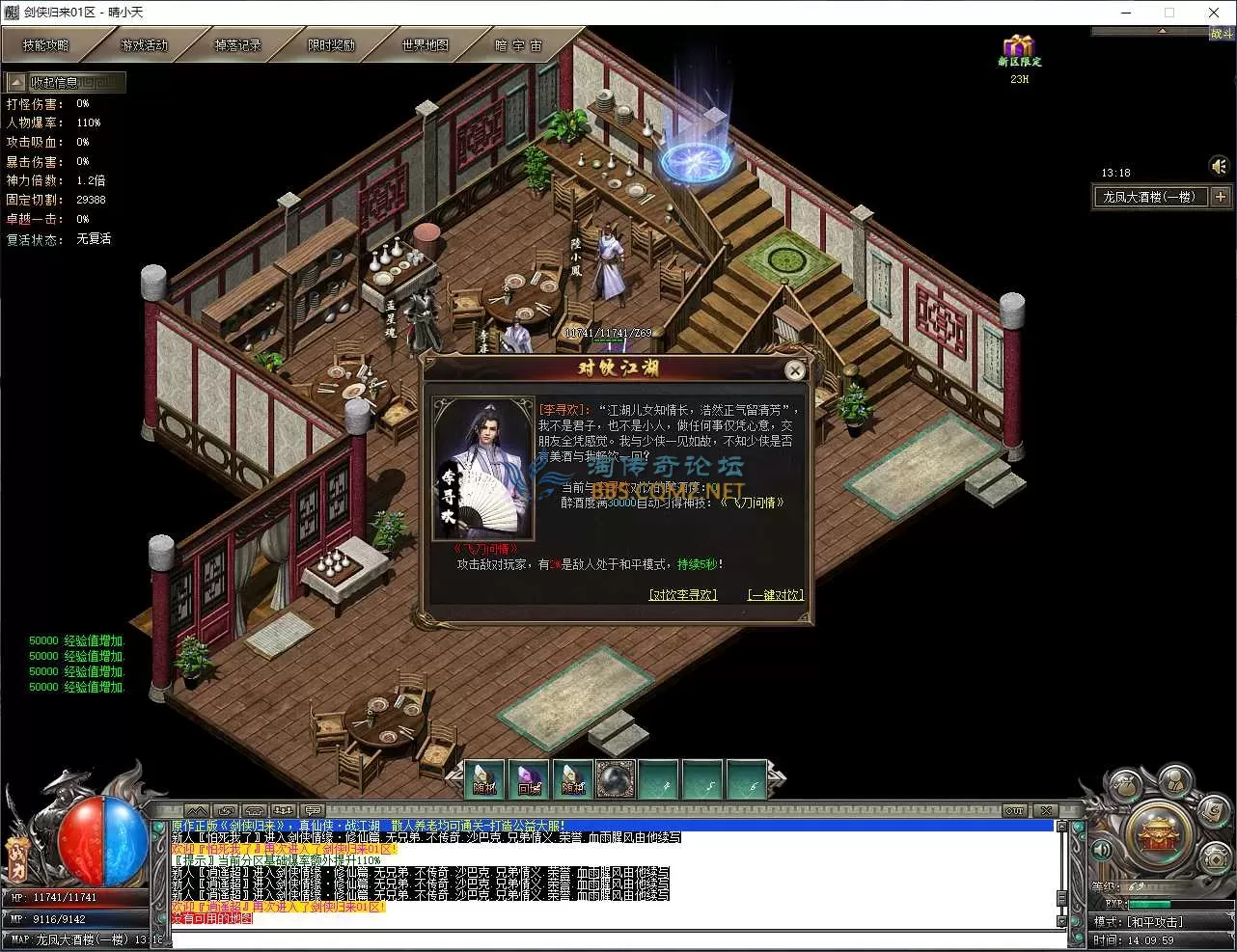Open the 新区限定 gift box icon

click(x=1019, y=48)
